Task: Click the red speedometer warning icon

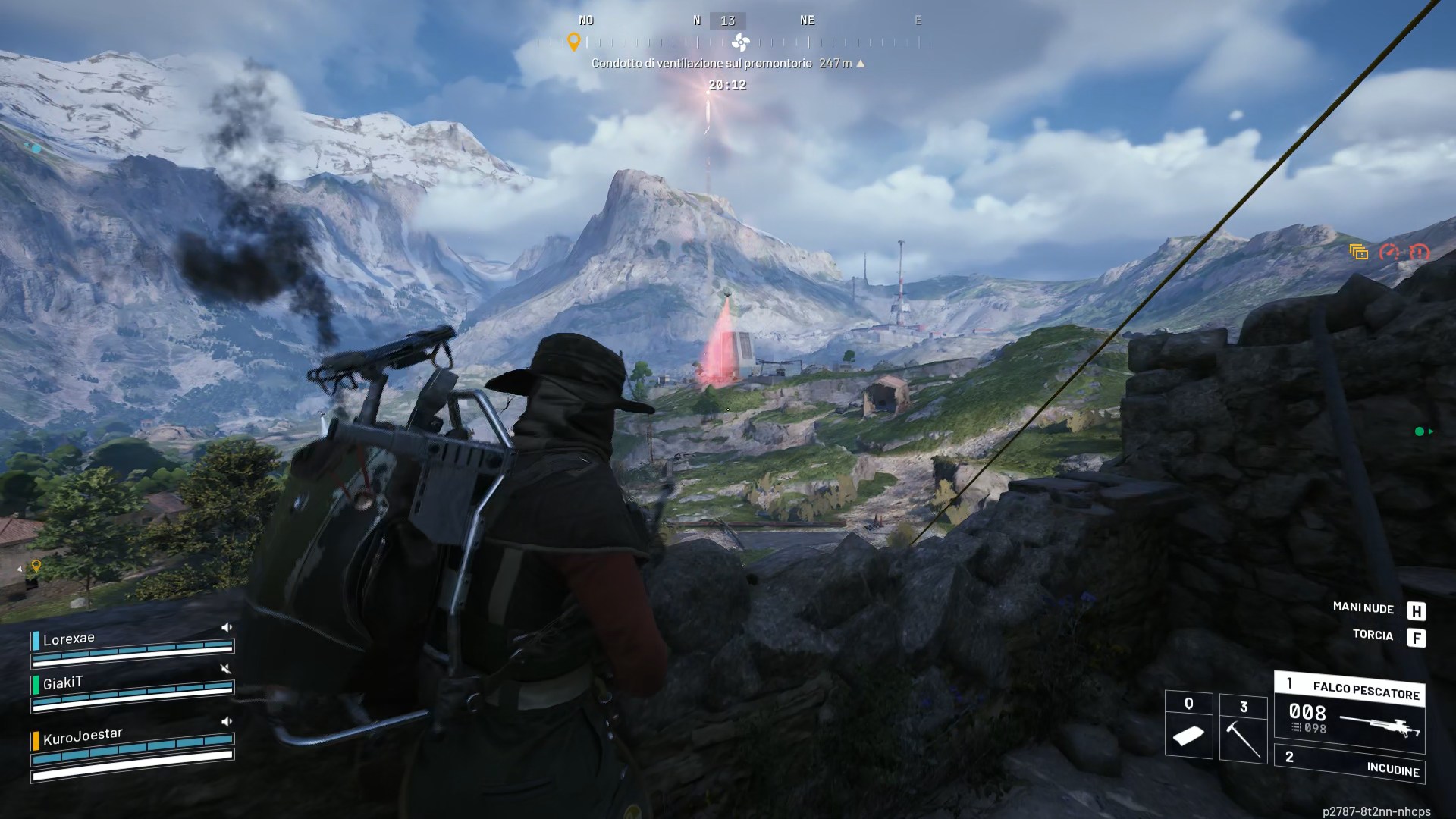Action: pyautogui.click(x=1389, y=253)
